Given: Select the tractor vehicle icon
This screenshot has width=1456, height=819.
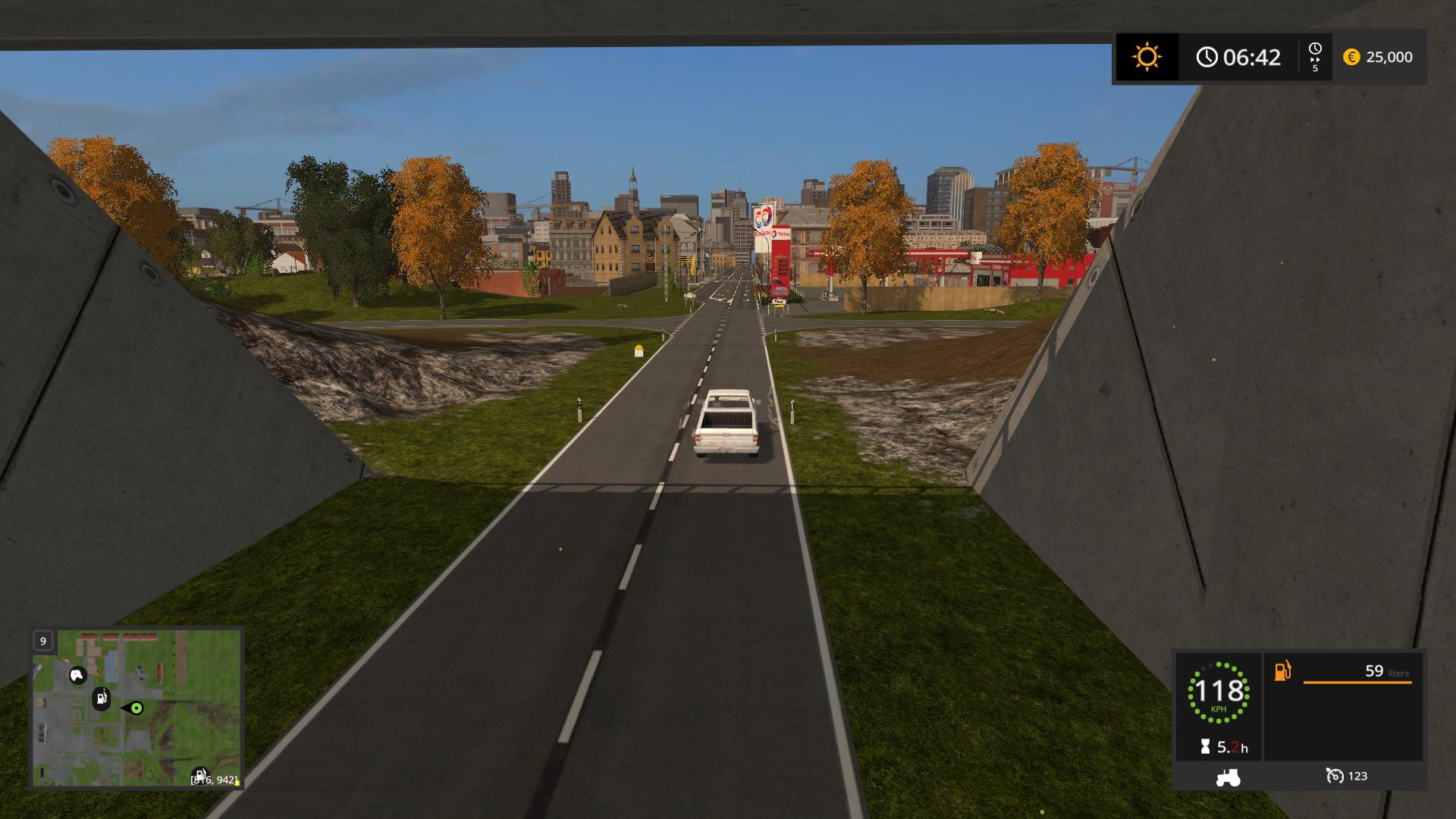Looking at the screenshot, I should click(1228, 777).
